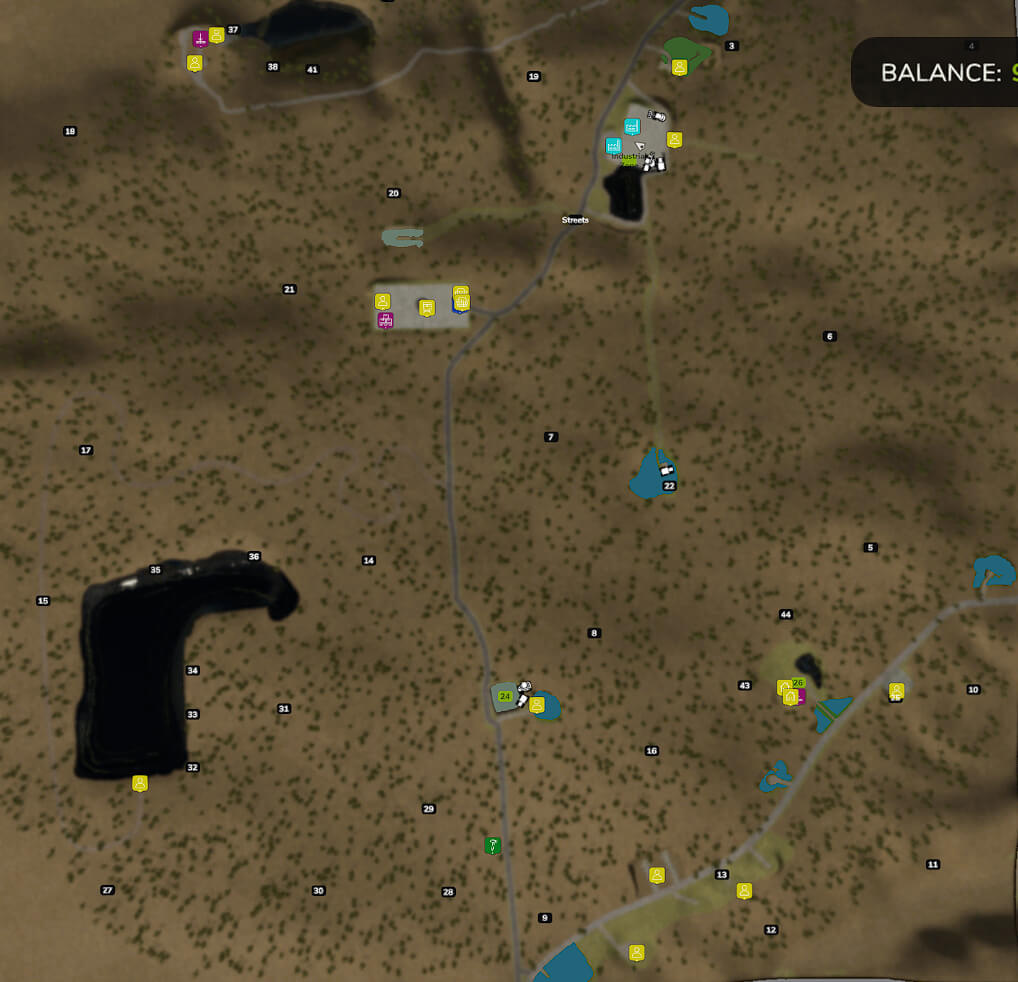Select field 19 marker

533,77
